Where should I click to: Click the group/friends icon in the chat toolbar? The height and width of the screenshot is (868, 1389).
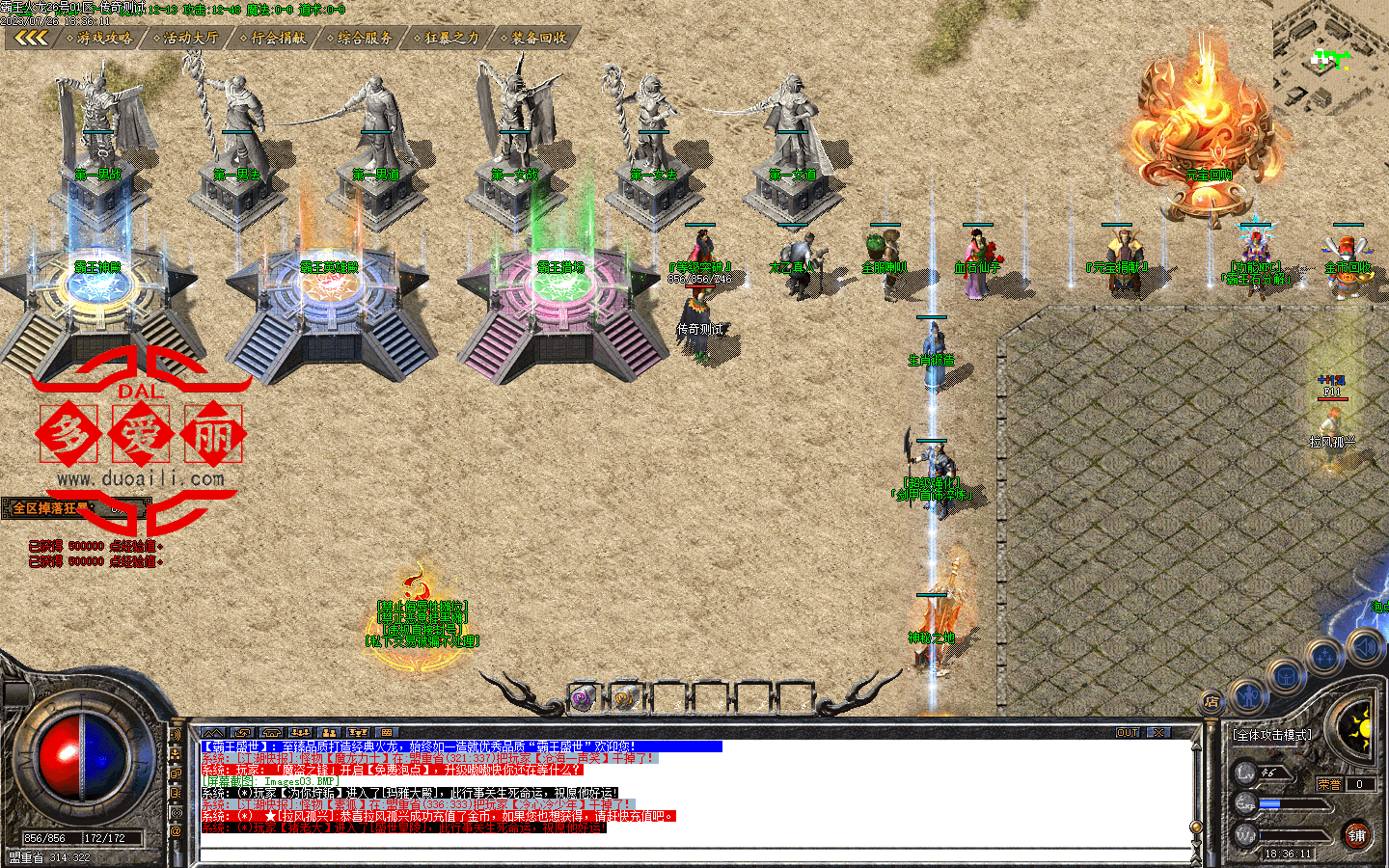tap(328, 734)
